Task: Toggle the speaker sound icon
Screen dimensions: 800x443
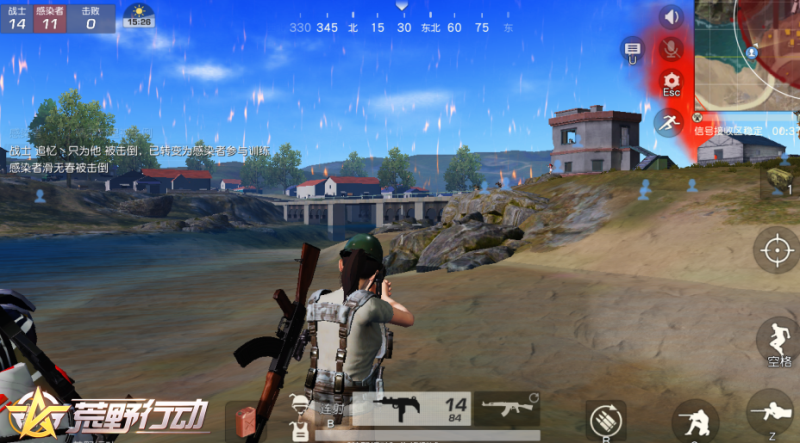Action: 671,17
